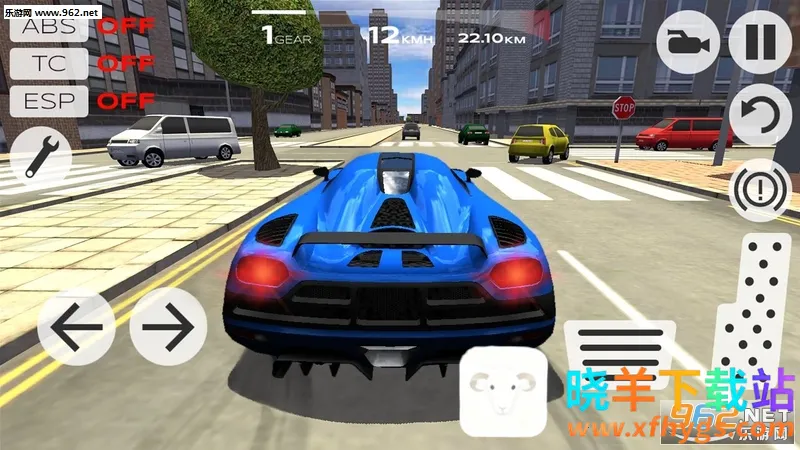Reset the car with the circular arrow
Image resolution: width=800 pixels, height=450 pixels.
pyautogui.click(x=760, y=115)
